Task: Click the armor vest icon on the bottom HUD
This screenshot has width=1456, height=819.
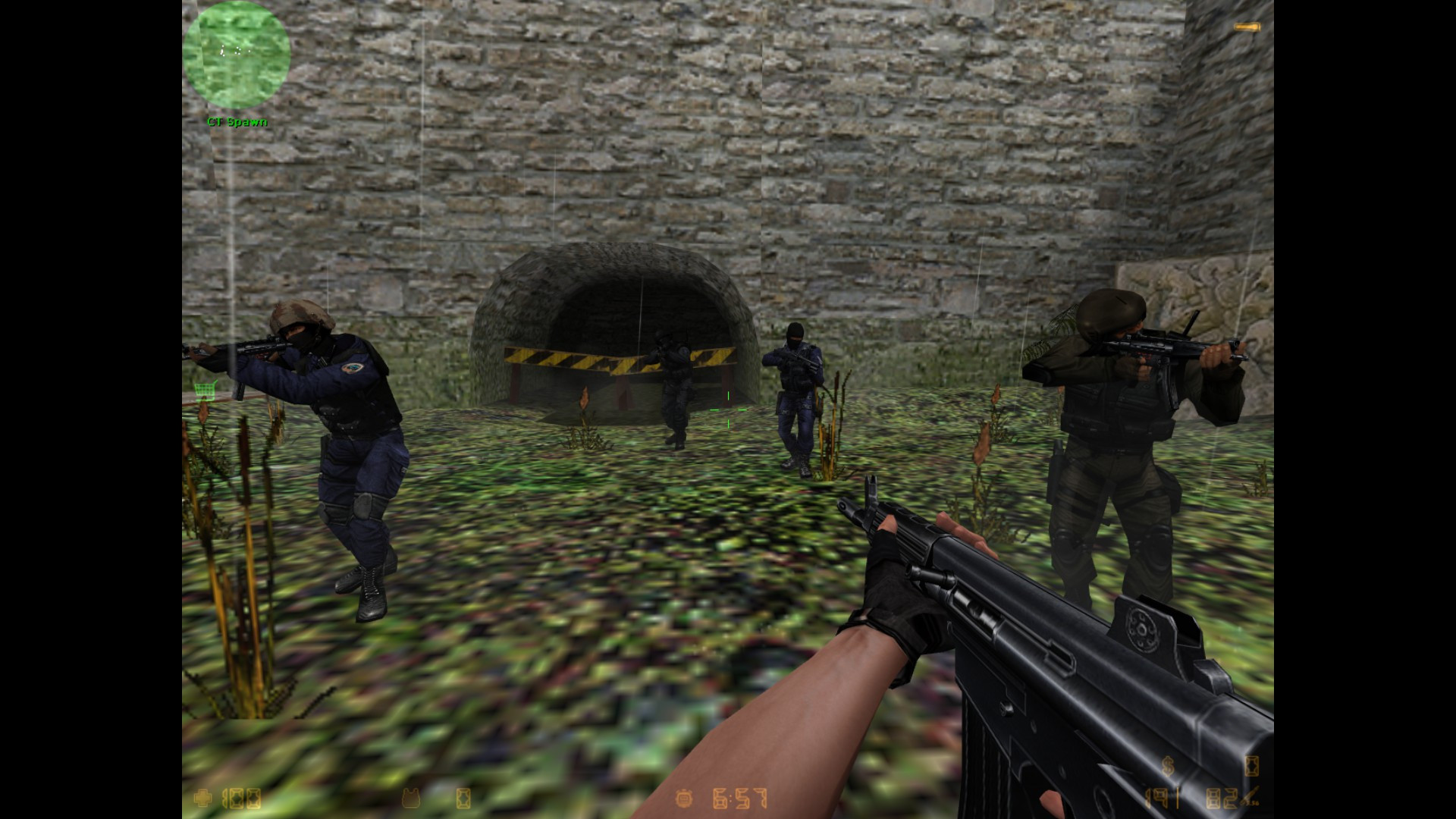Action: [410, 796]
